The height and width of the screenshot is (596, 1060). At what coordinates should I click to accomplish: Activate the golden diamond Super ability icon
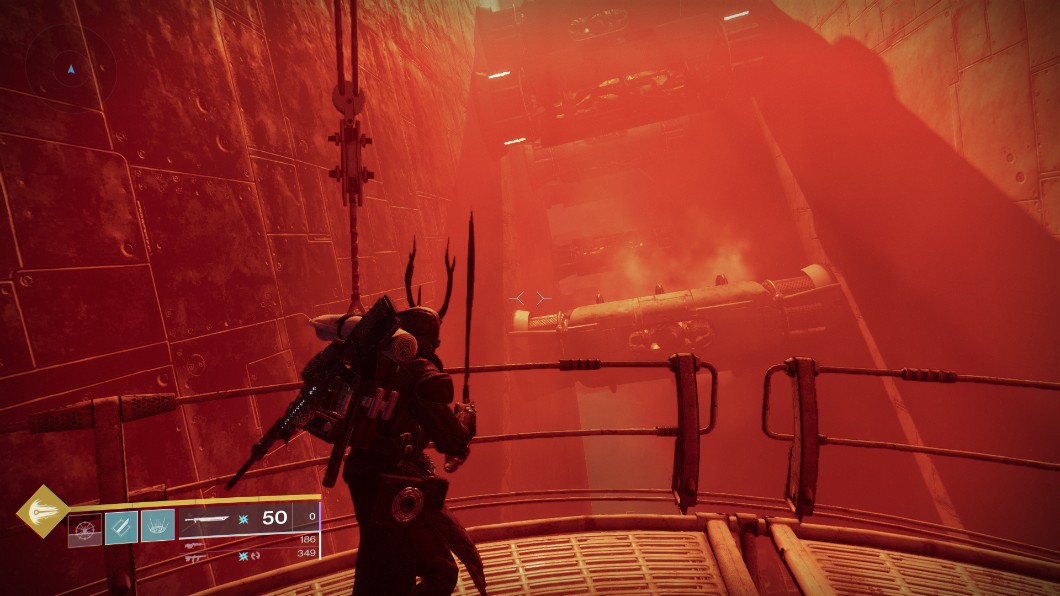coord(42,510)
